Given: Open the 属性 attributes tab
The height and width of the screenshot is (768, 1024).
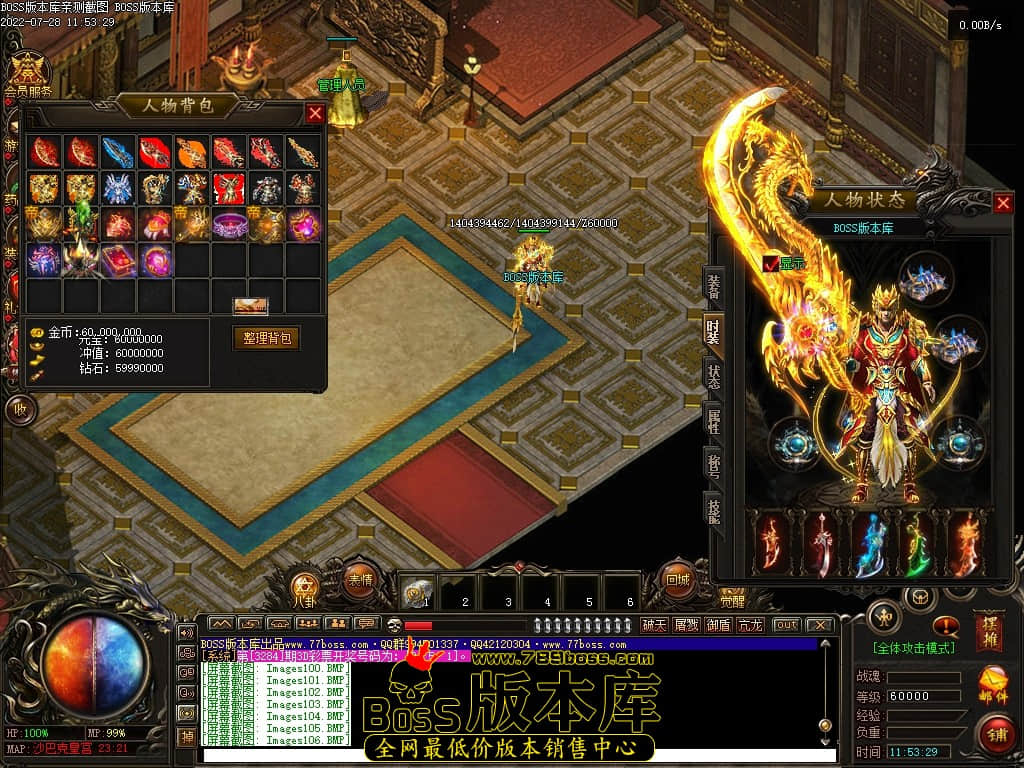Looking at the screenshot, I should click(713, 420).
